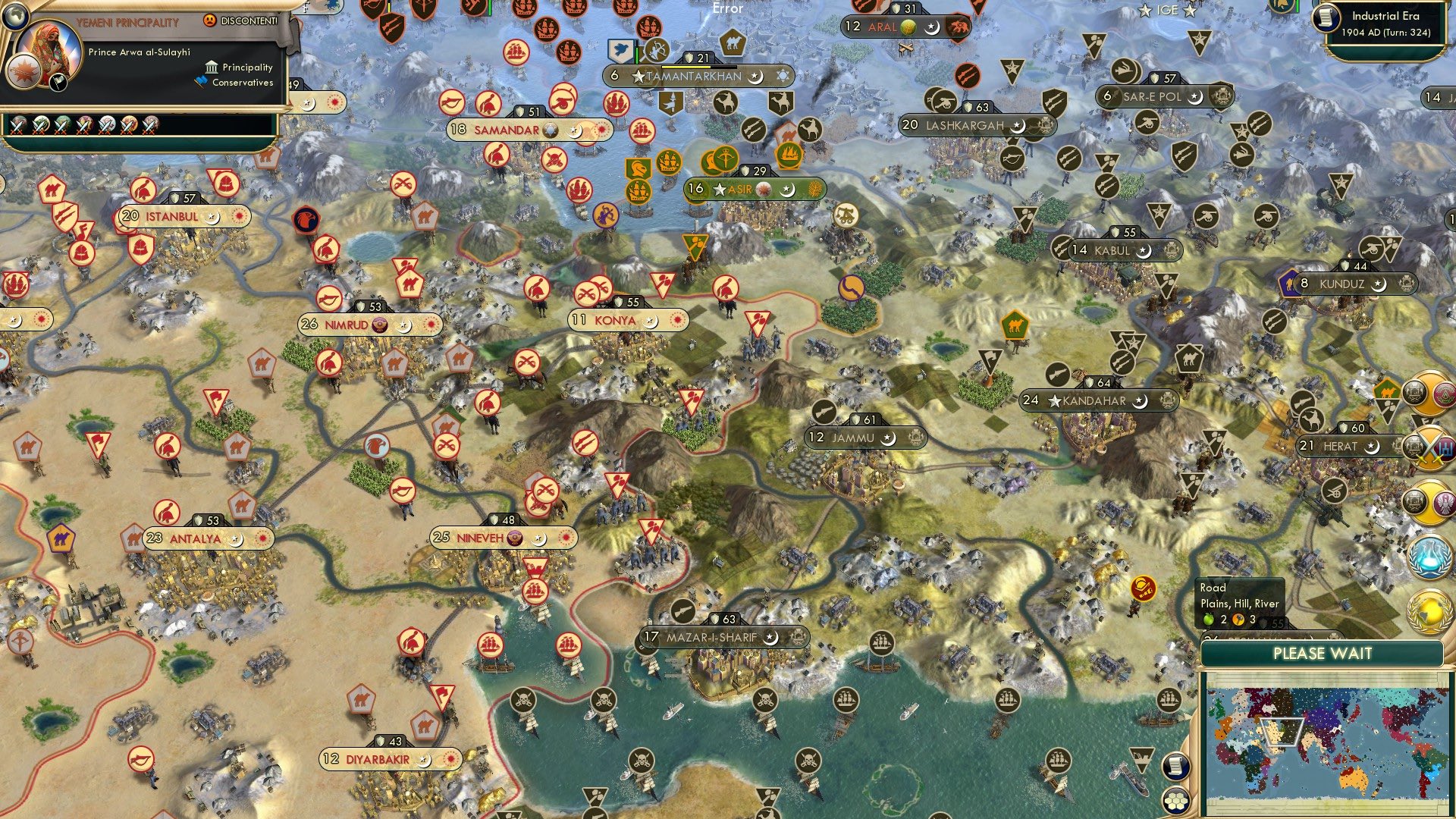Click the PLEASE WAIT banner

1323,652
